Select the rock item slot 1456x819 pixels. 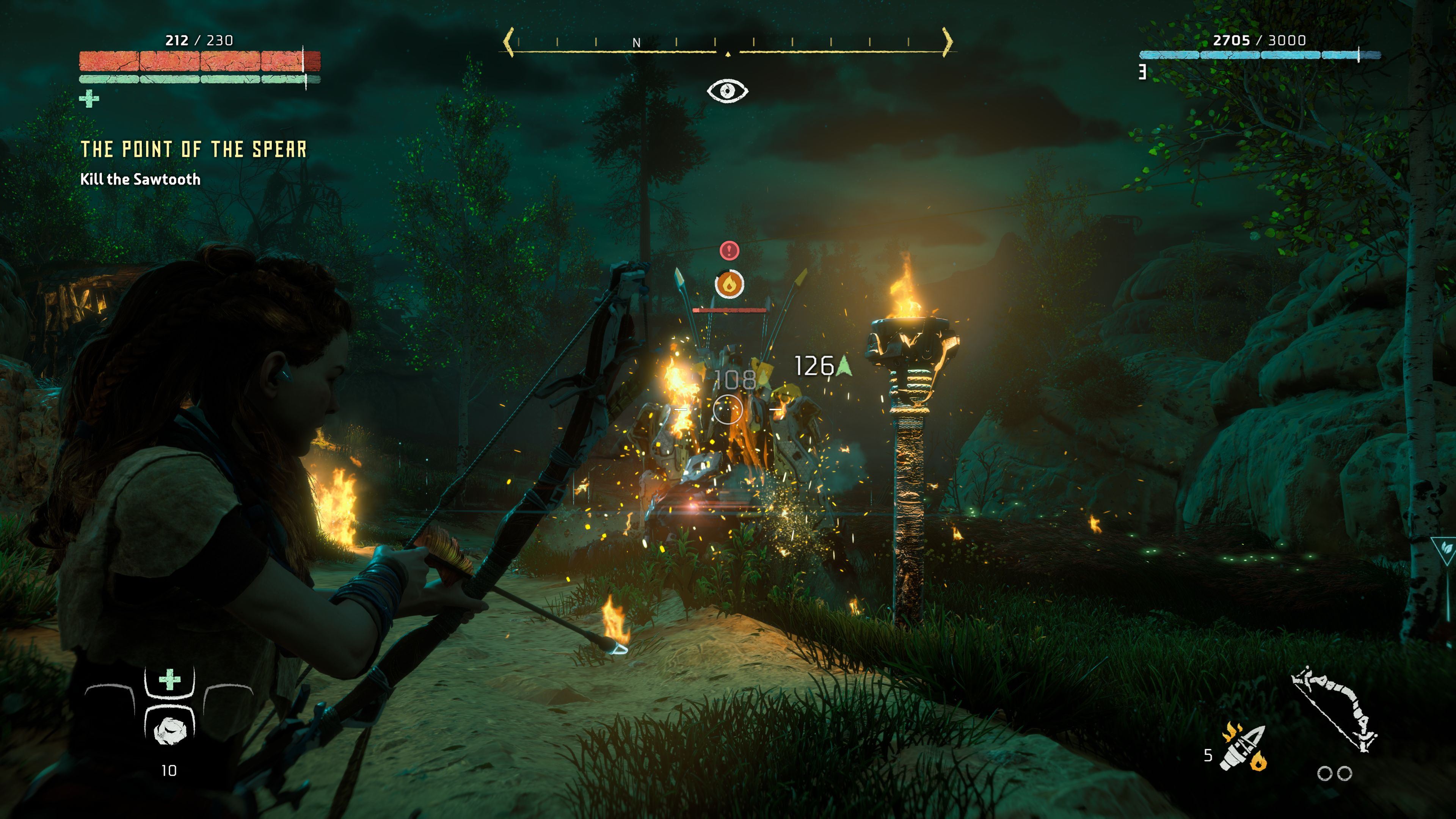coord(169,730)
